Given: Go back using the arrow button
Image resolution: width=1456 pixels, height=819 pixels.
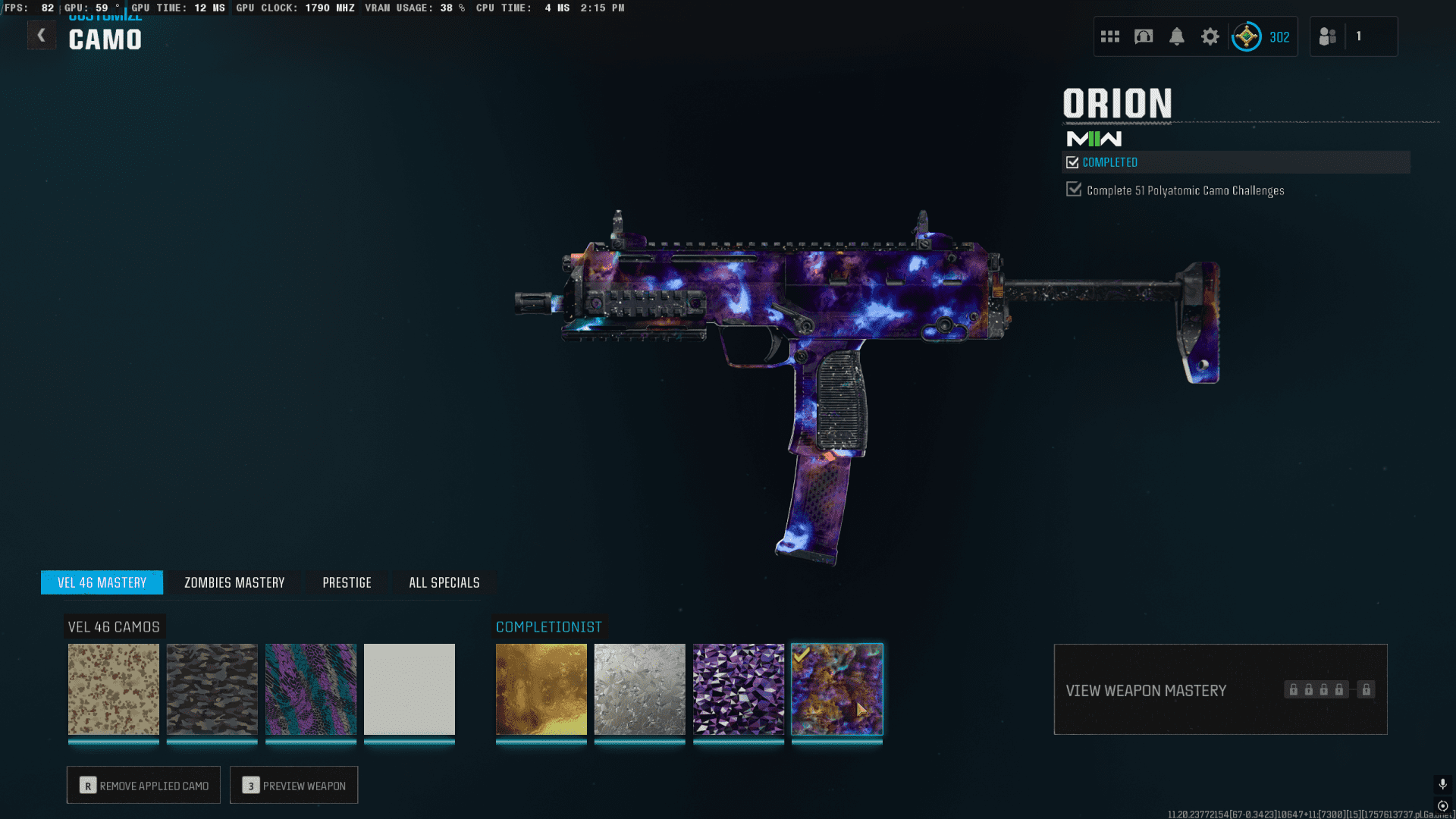Looking at the screenshot, I should [41, 36].
